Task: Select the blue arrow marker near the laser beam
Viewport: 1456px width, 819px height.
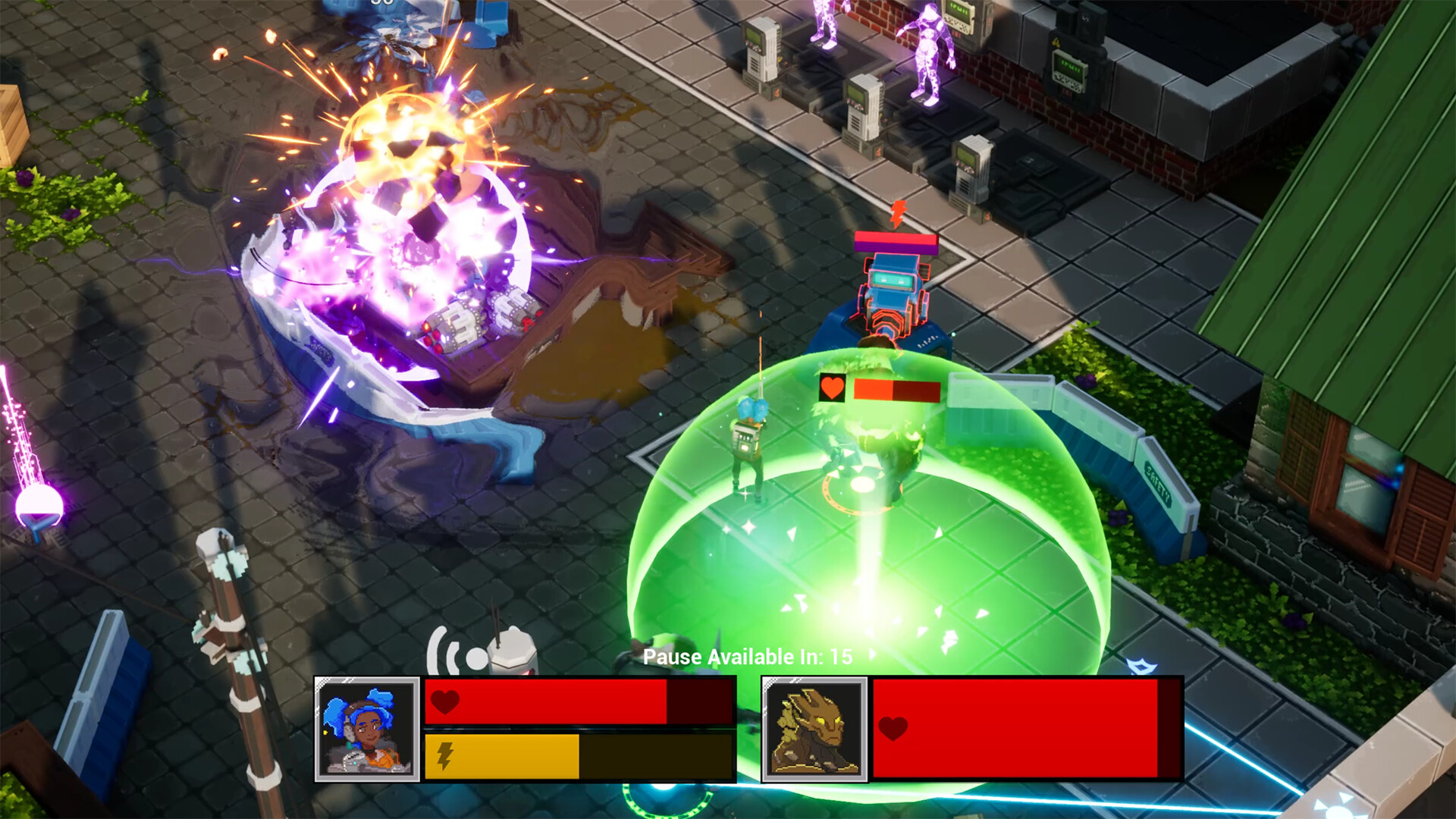Action: pyautogui.click(x=1141, y=665)
